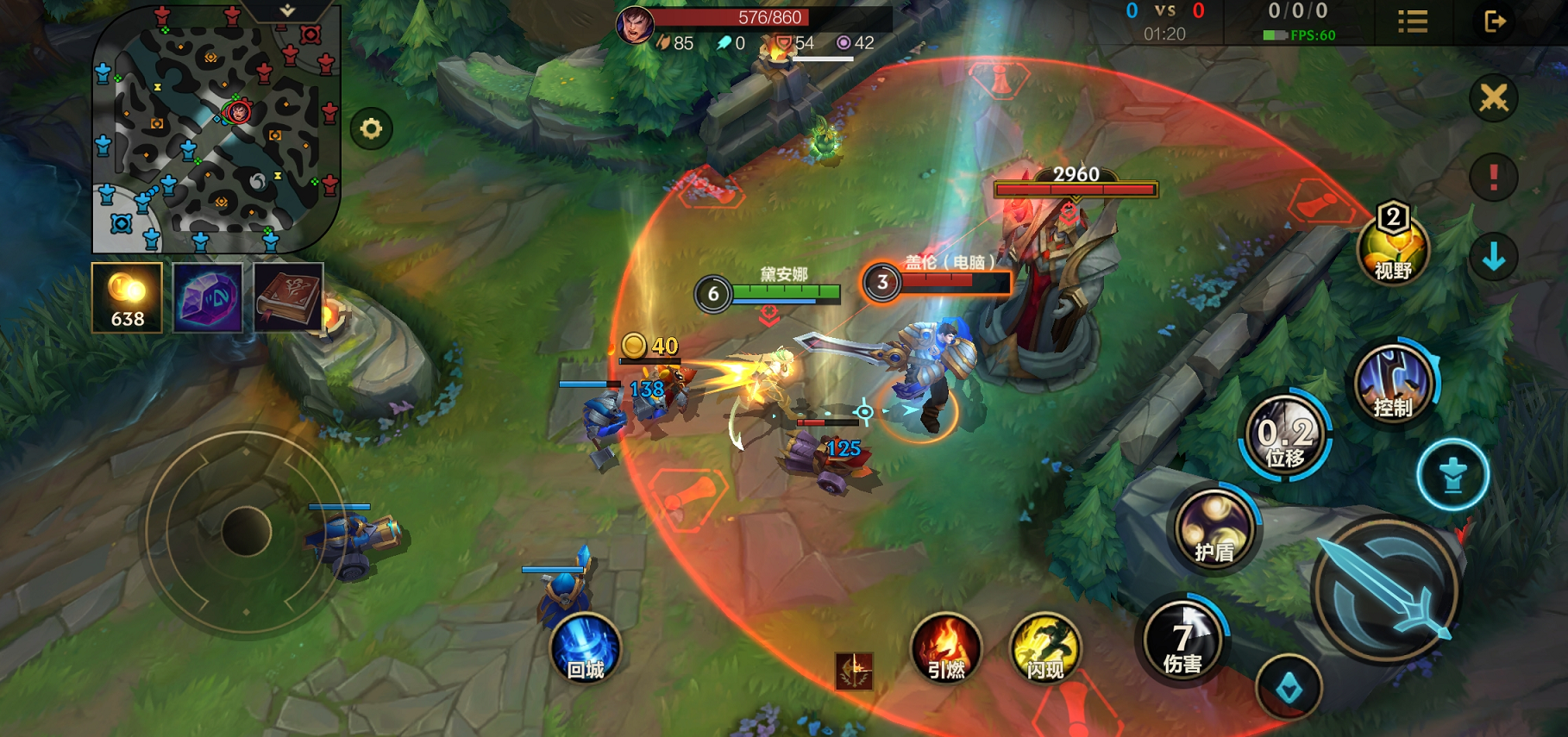1568x737 pixels.
Task: Use the 位移 dash ability
Action: (1285, 436)
